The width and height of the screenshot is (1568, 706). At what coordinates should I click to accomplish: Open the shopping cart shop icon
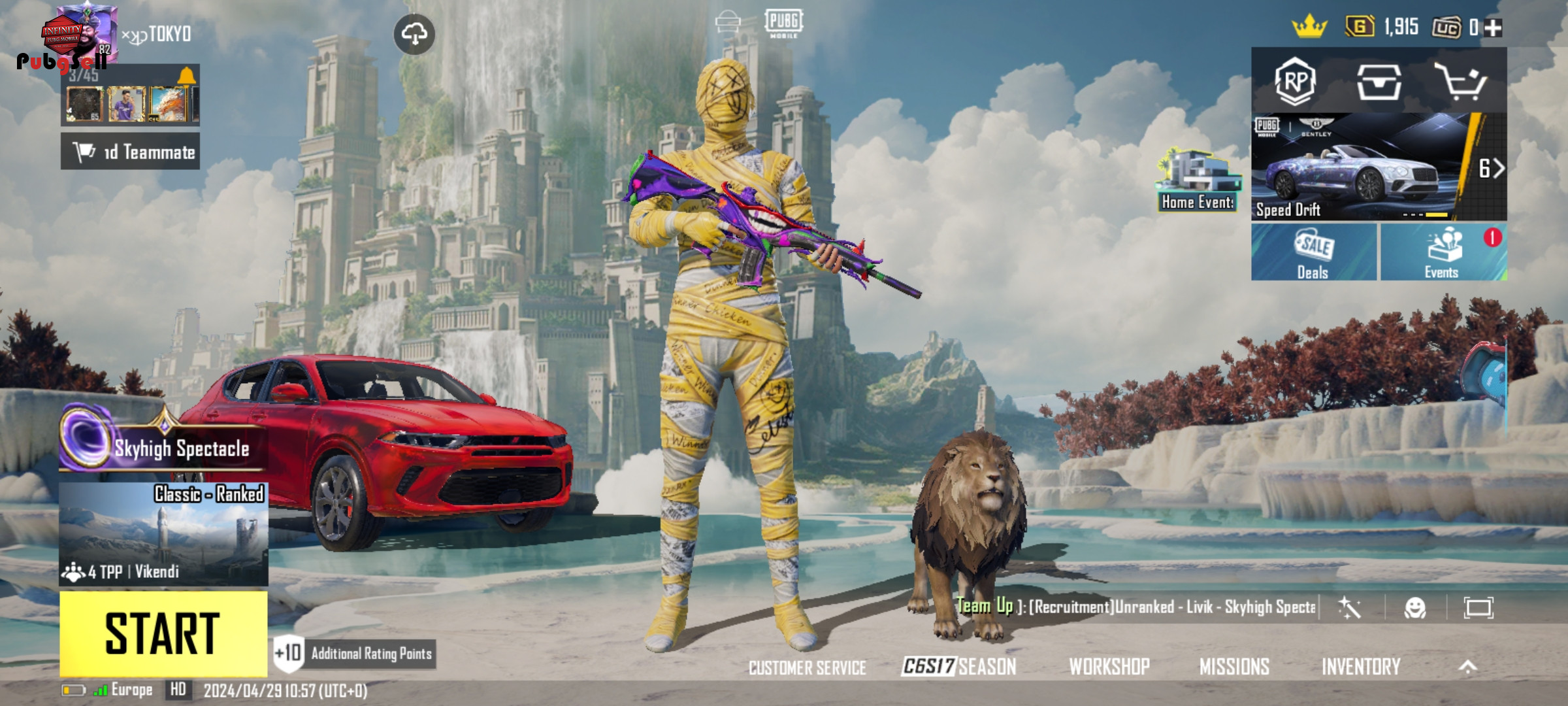point(1461,82)
